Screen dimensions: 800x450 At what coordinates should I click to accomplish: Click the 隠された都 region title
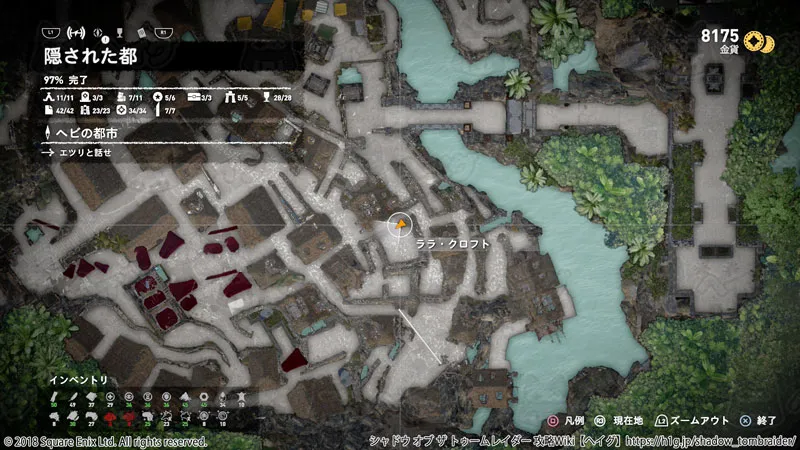click(90, 56)
